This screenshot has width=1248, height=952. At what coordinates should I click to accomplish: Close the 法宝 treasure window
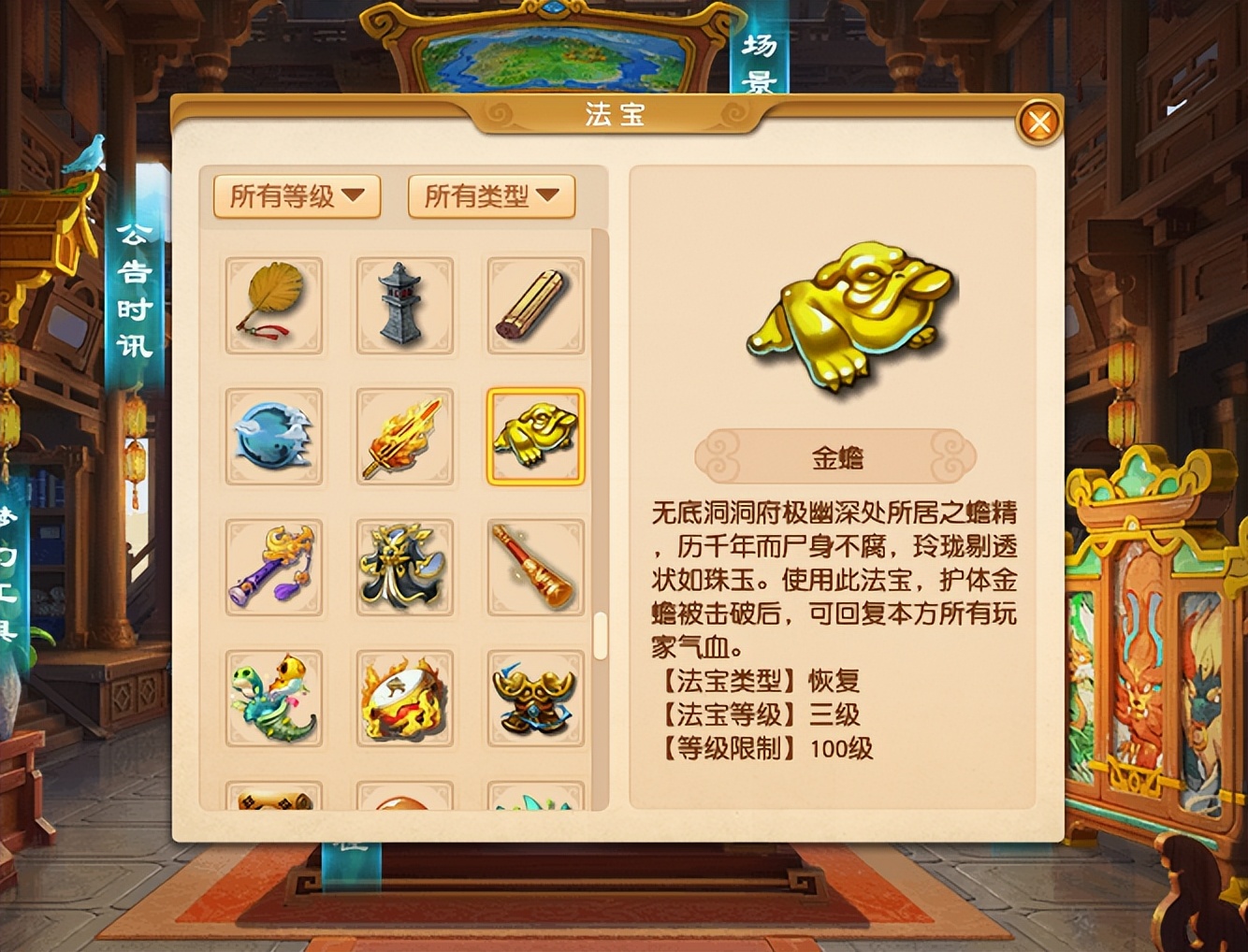(x=1038, y=122)
